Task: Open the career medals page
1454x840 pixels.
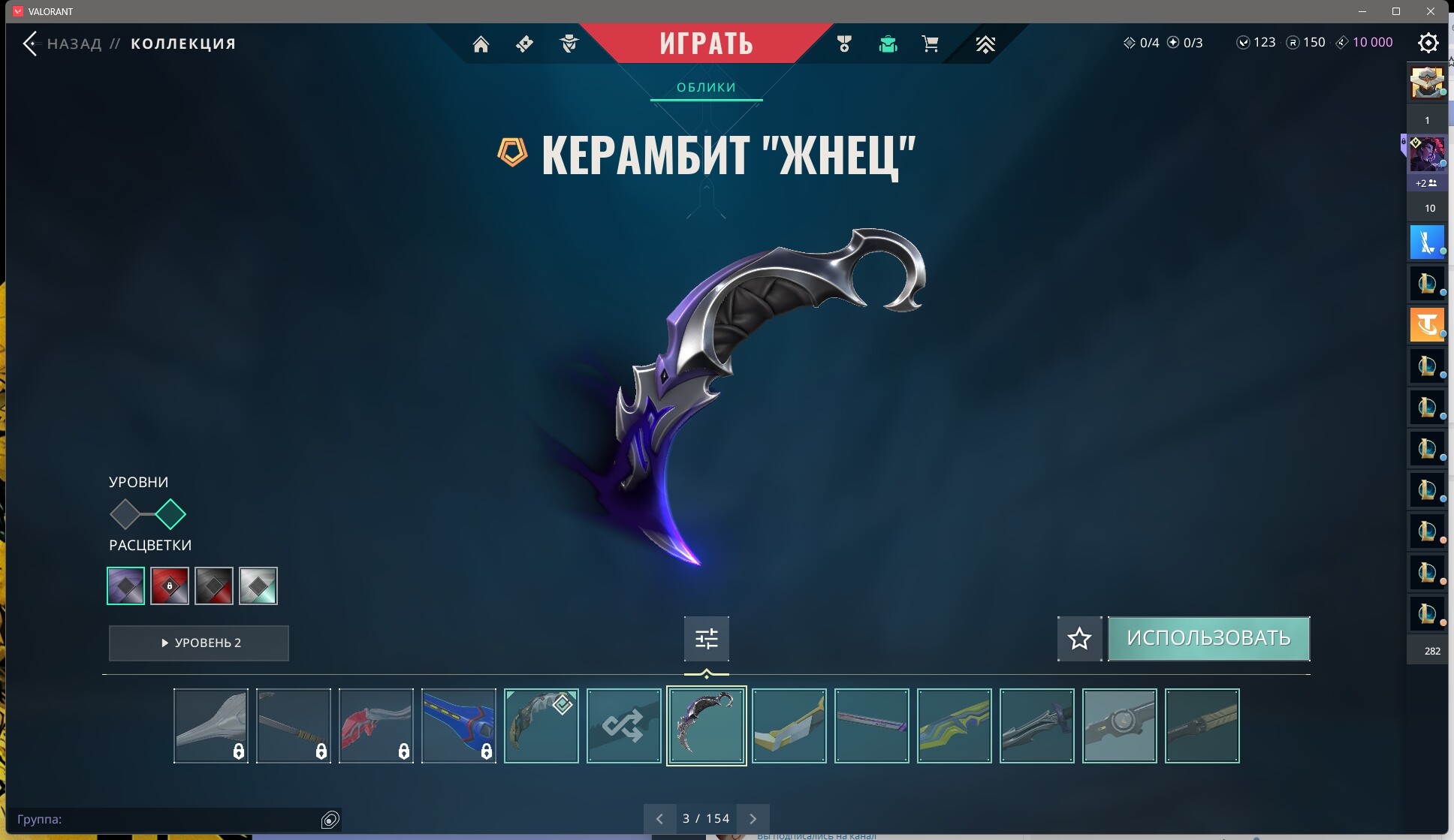Action: [x=843, y=44]
